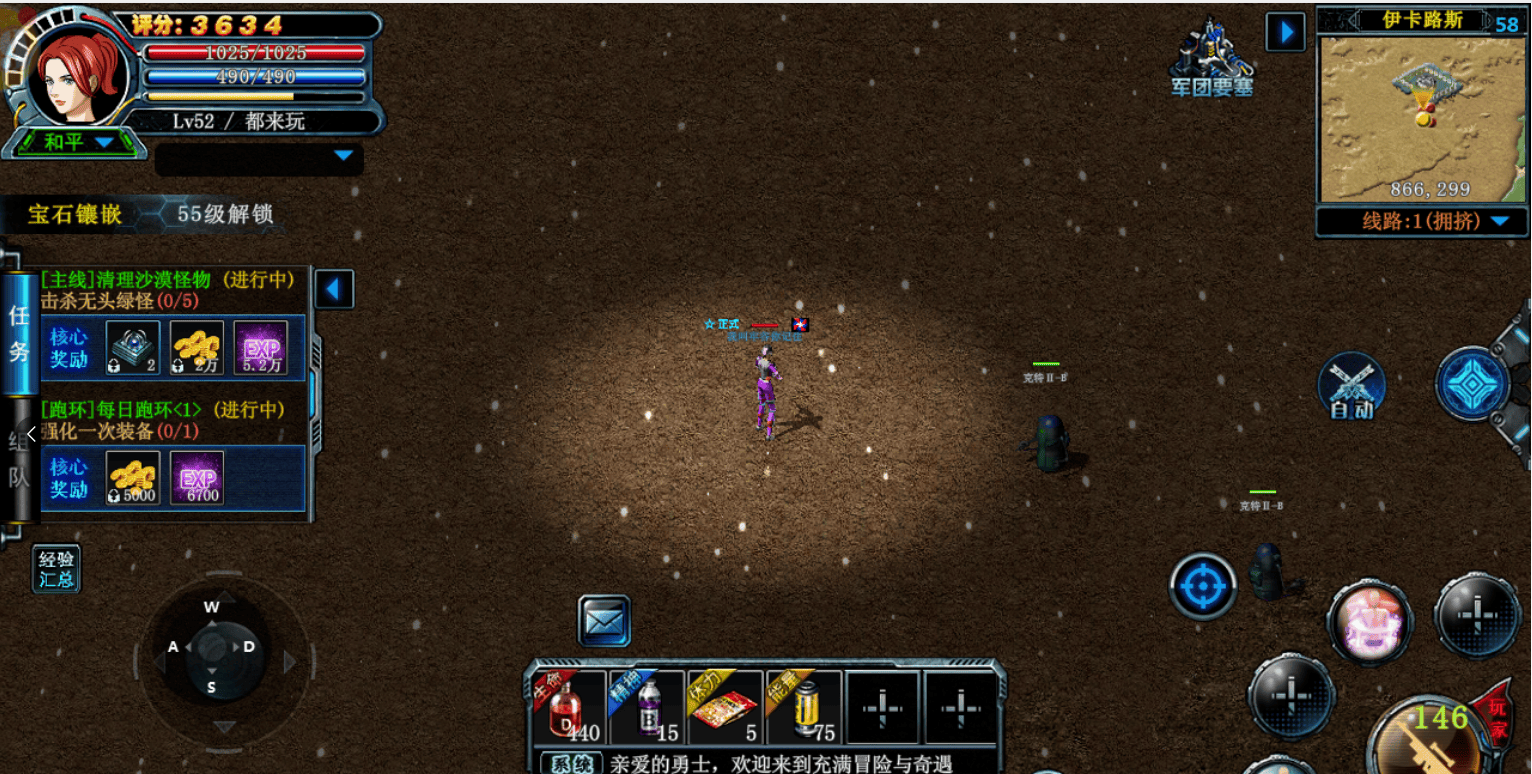Collapse the quest panel with blue arrow
This screenshot has width=1532, height=774.
[334, 290]
